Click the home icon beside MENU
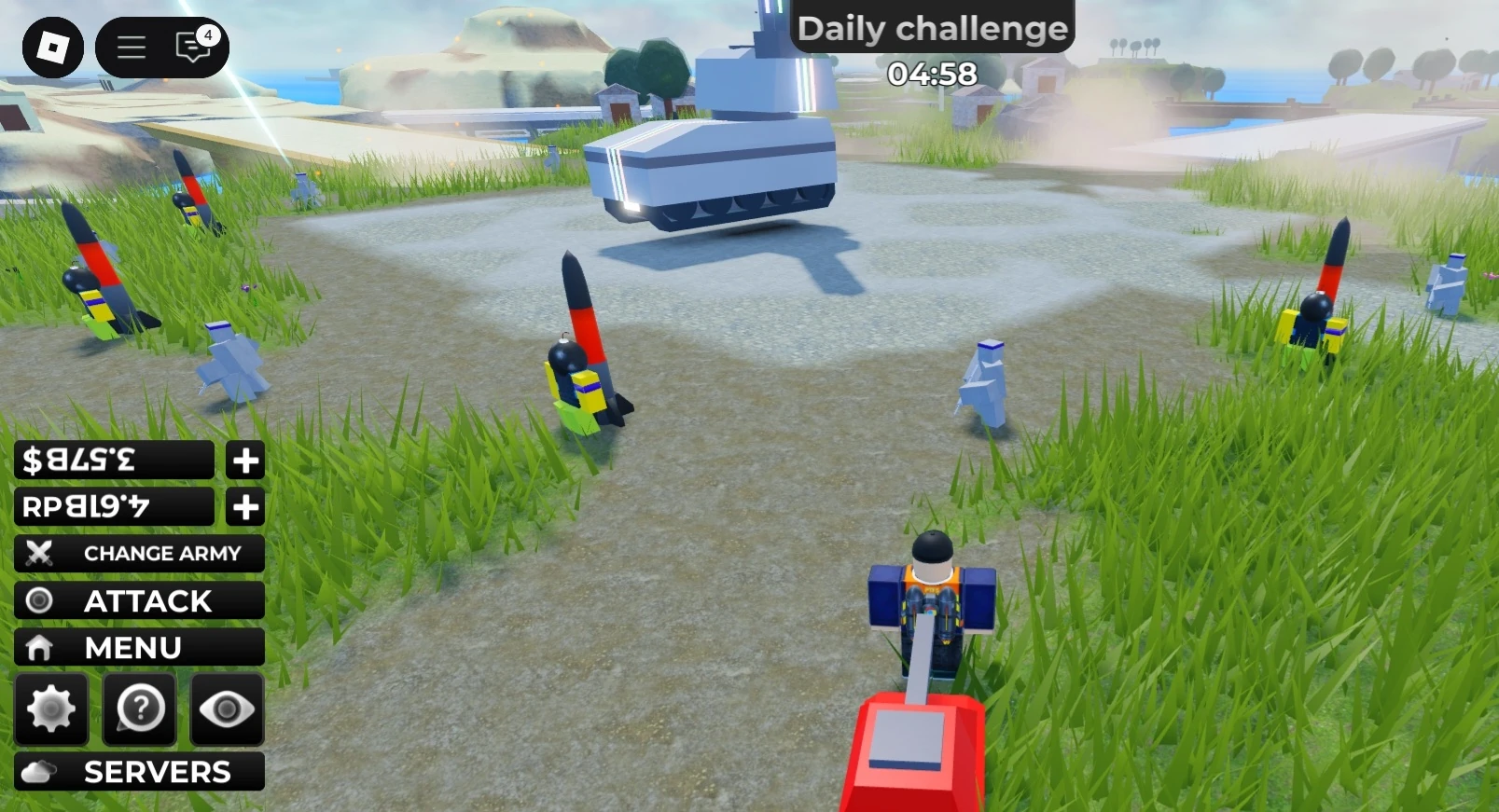This screenshot has height=812, width=1499. [39, 646]
